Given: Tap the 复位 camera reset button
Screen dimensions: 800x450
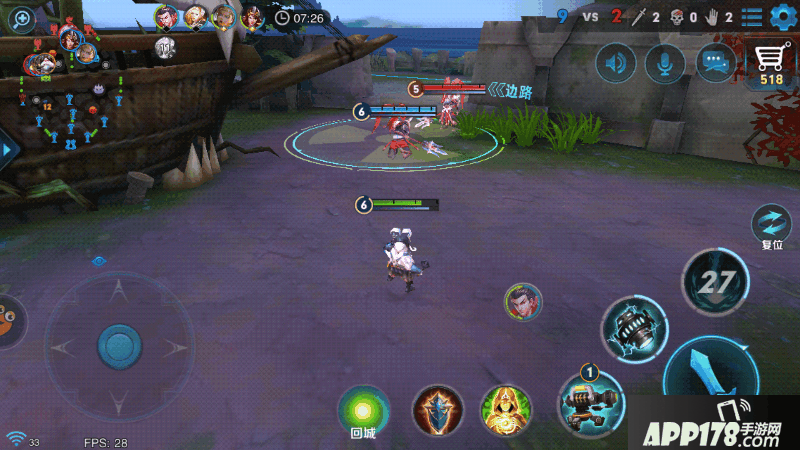Looking at the screenshot, I should 771,224.
